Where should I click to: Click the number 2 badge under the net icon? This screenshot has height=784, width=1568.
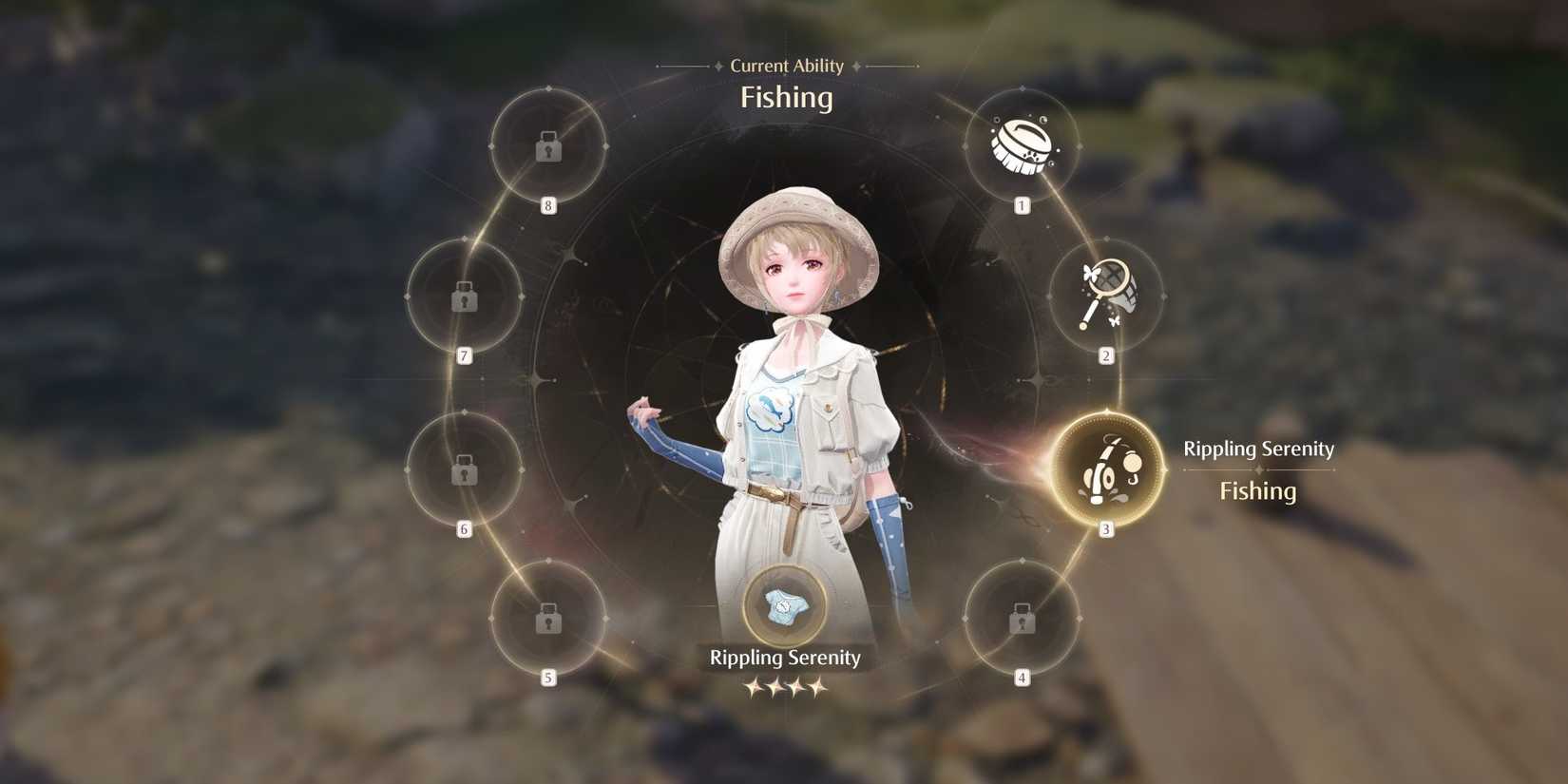click(1105, 354)
